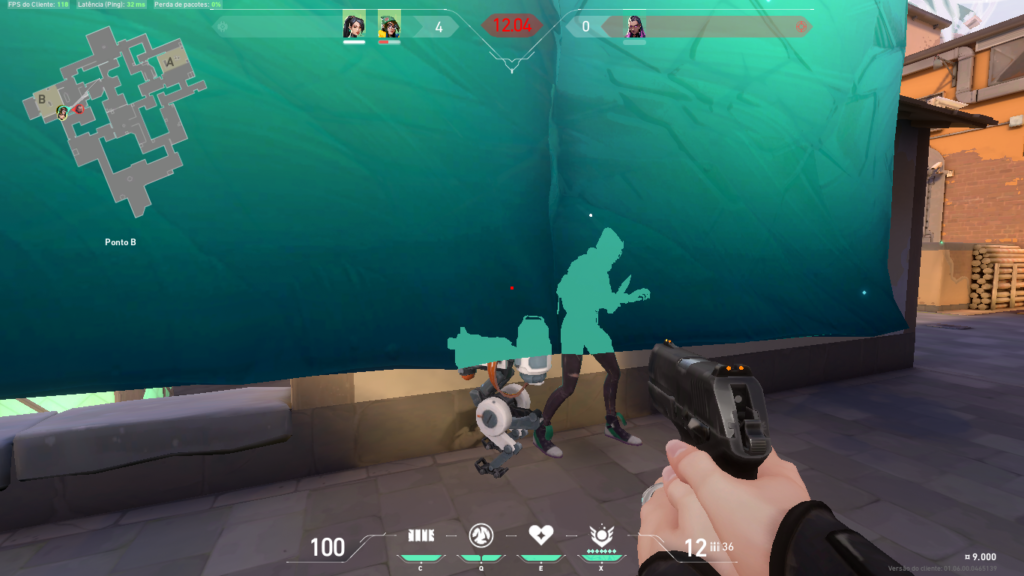Click the red enemy marker on minimap
This screenshot has width=1024, height=576.
77,108
